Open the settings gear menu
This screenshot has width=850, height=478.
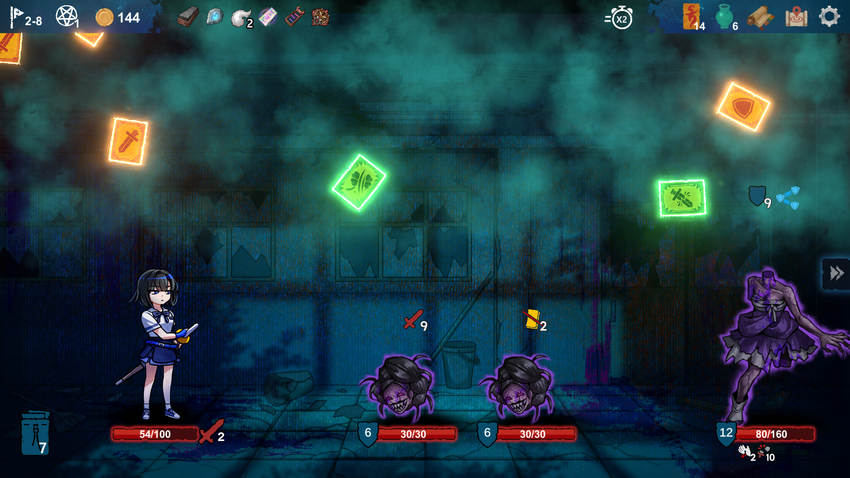click(829, 16)
